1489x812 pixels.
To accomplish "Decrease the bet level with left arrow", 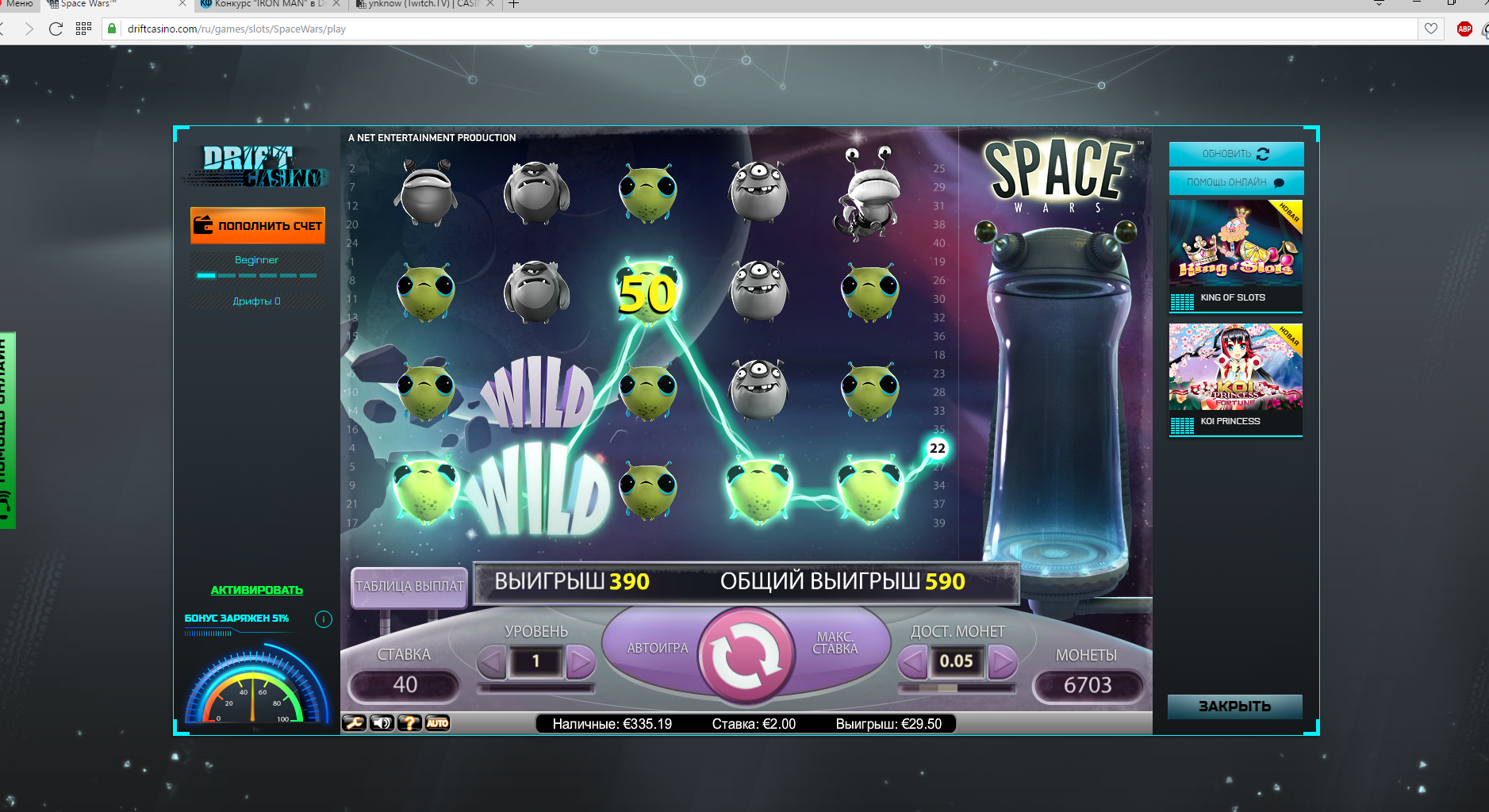I will (492, 661).
